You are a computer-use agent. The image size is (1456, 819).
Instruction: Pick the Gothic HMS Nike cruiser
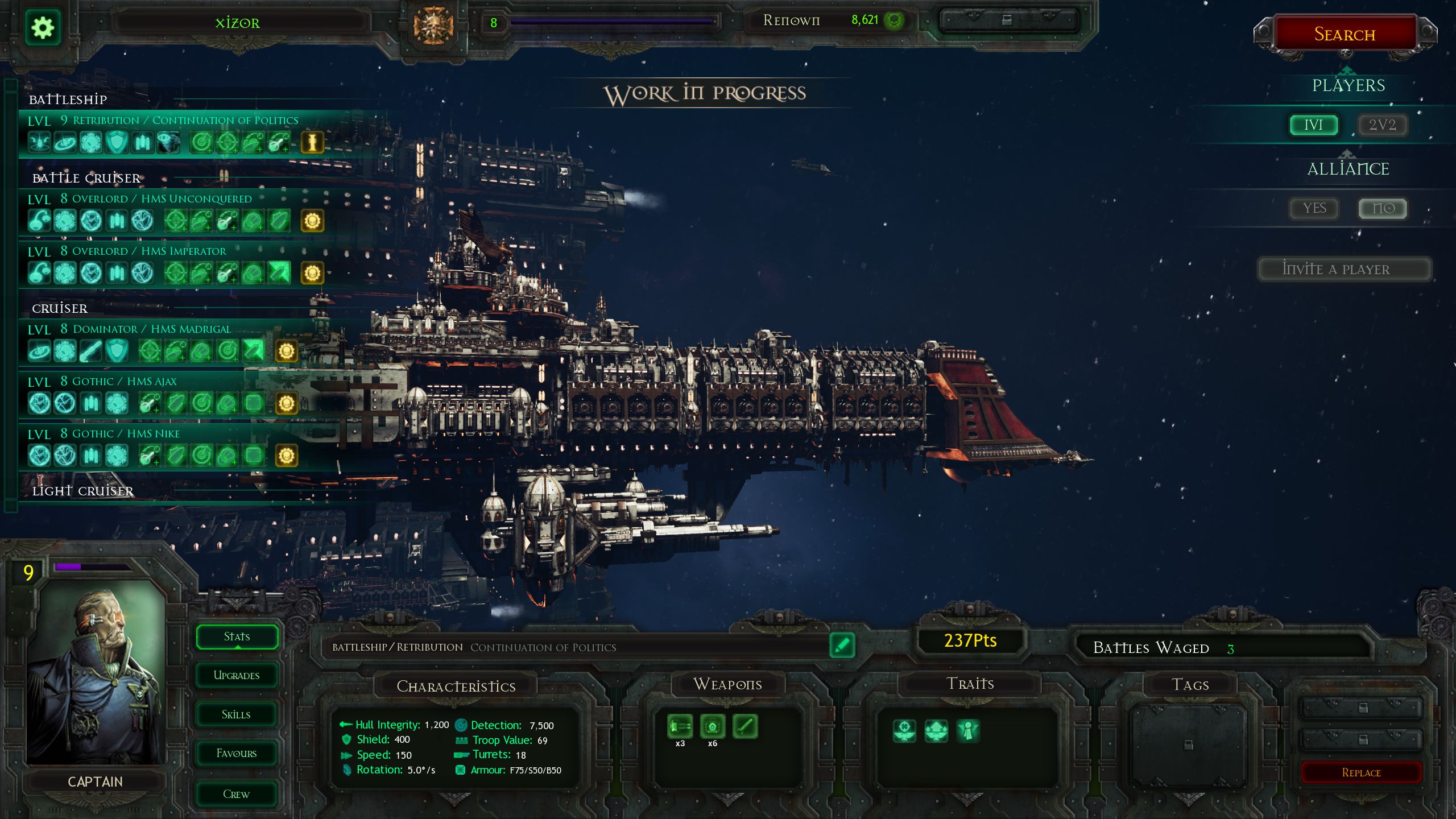pyautogui.click(x=126, y=434)
